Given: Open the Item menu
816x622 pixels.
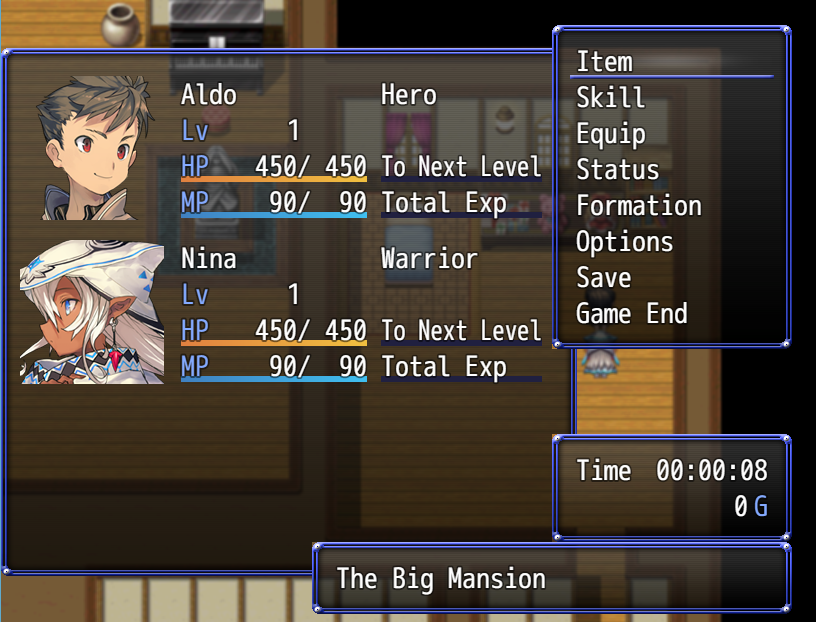Looking at the screenshot, I should [605, 62].
